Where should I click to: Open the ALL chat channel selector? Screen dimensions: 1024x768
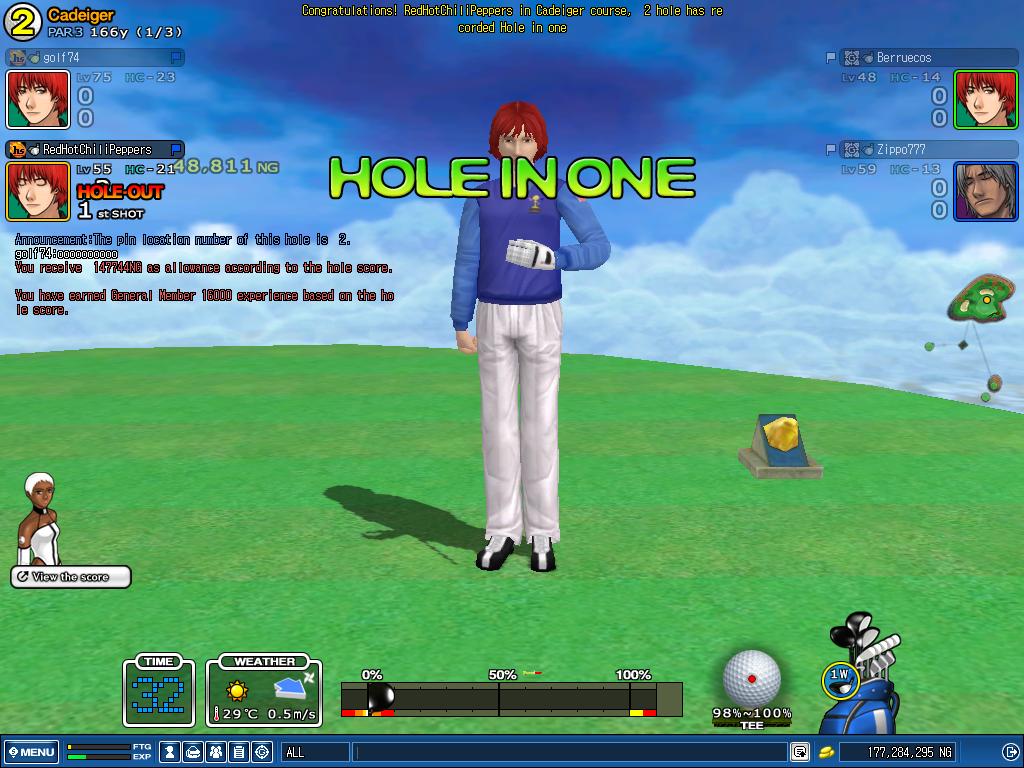(x=315, y=752)
